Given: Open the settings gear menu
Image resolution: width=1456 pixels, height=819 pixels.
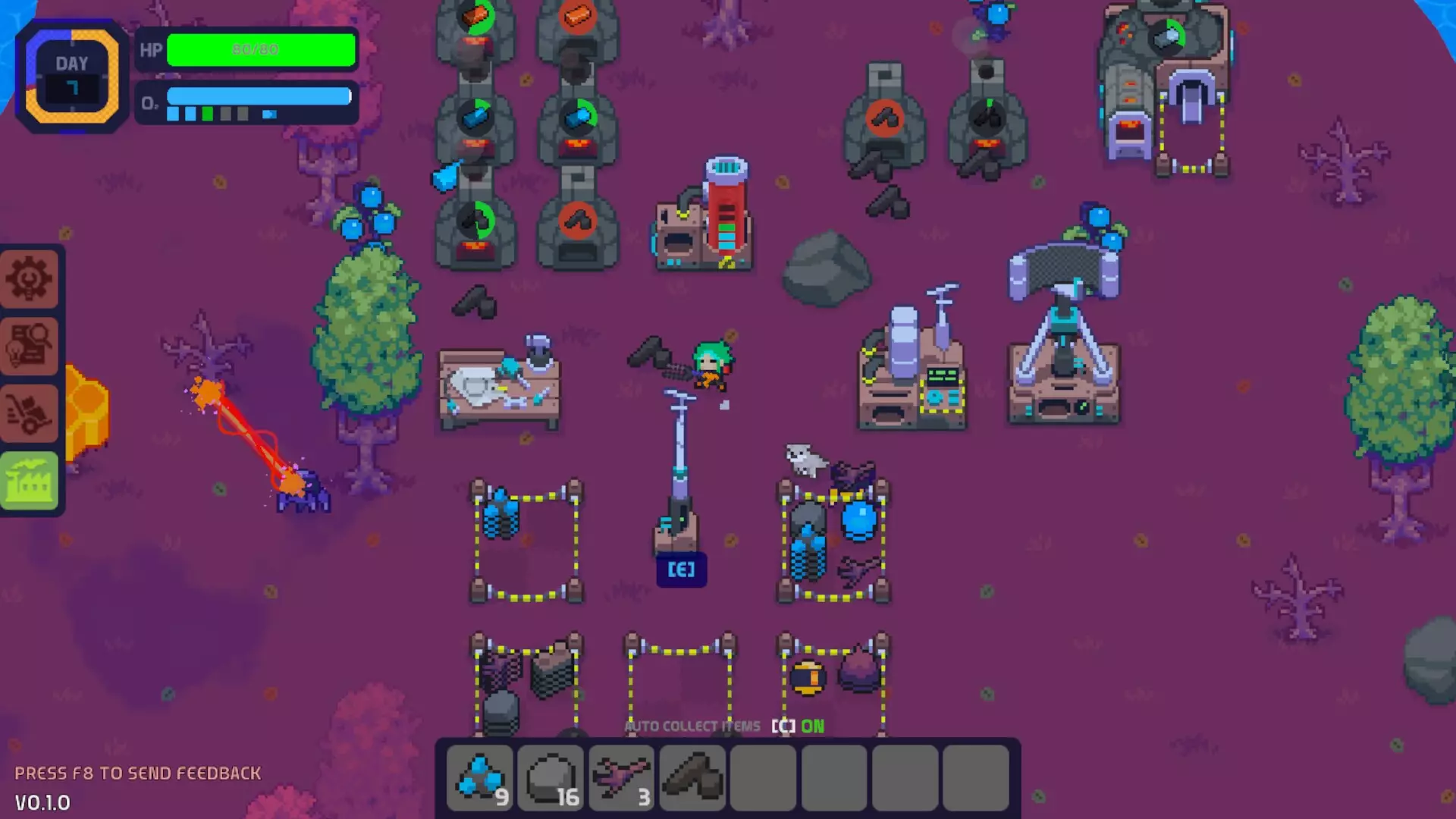Looking at the screenshot, I should [x=30, y=279].
